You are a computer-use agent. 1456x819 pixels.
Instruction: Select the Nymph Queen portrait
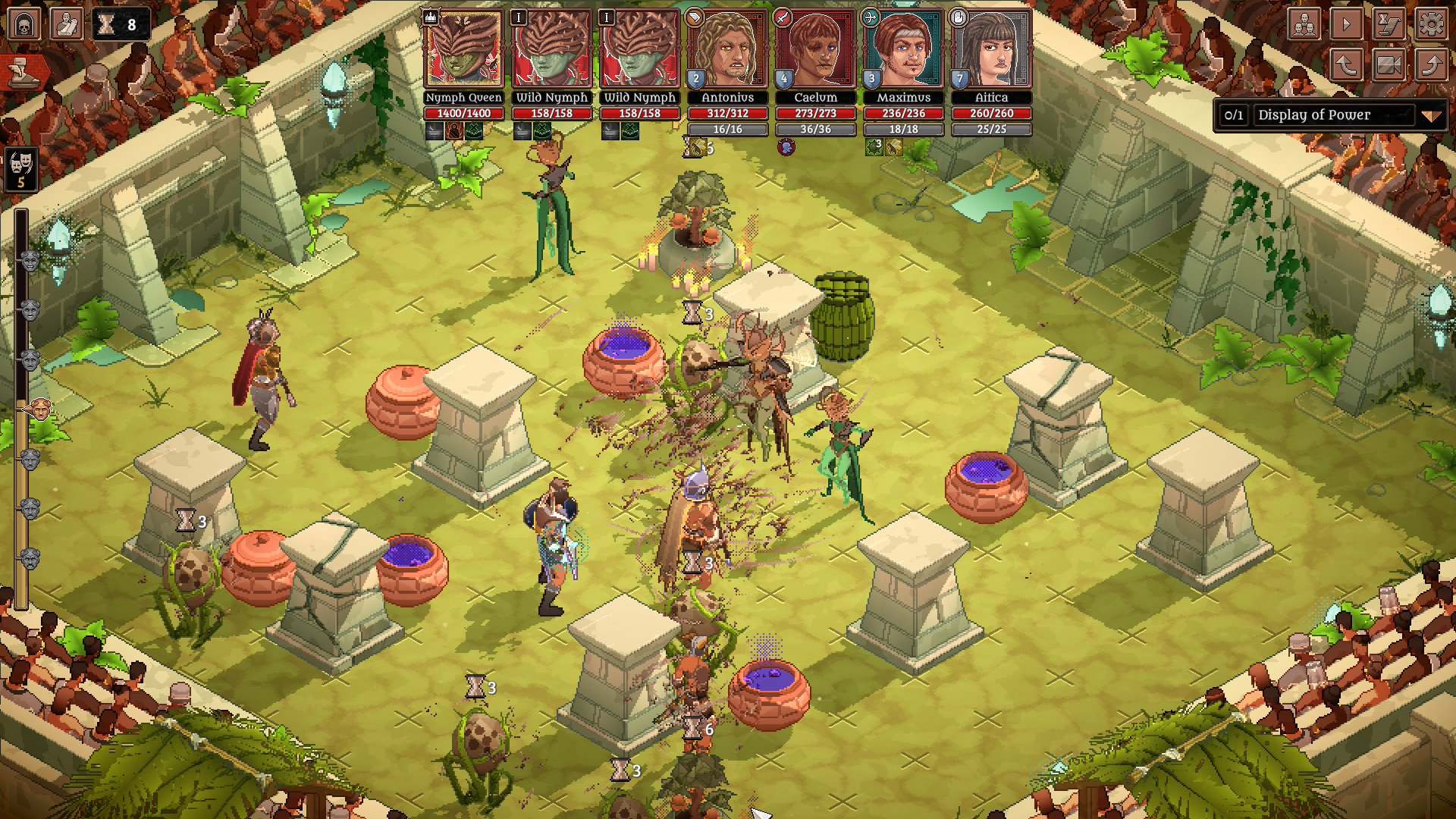coord(463,49)
